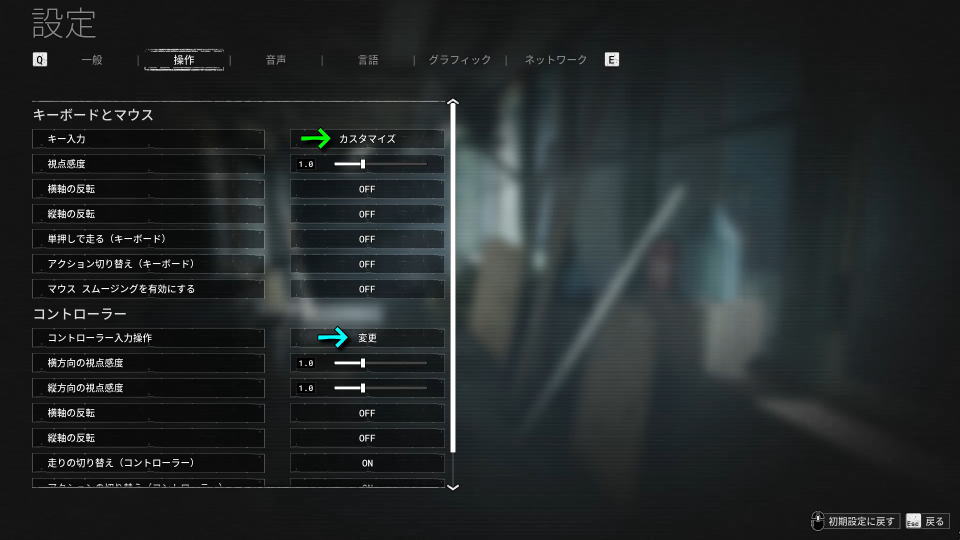The width and height of the screenshot is (960, 540).
Task: Click the scroll-up arrow of settings list
Action: pyautogui.click(x=453, y=102)
